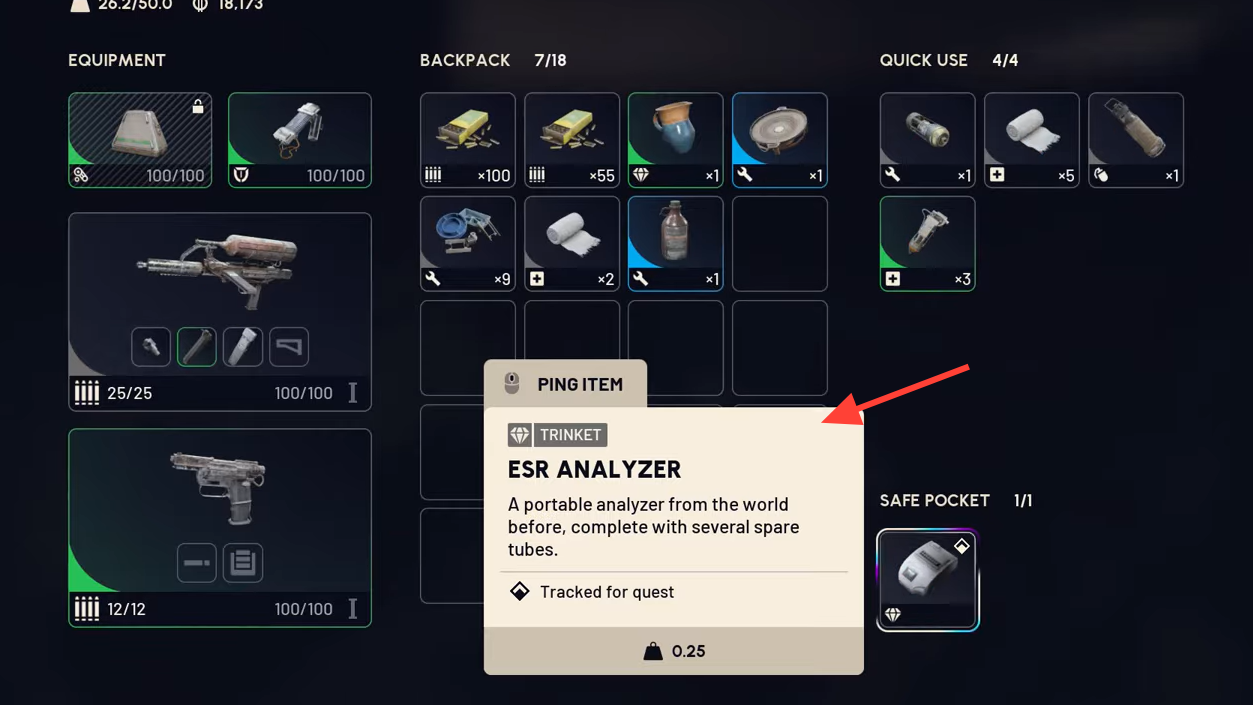Select the pistol's muzzle attachment slot
This screenshot has height=705, width=1253.
pos(197,563)
